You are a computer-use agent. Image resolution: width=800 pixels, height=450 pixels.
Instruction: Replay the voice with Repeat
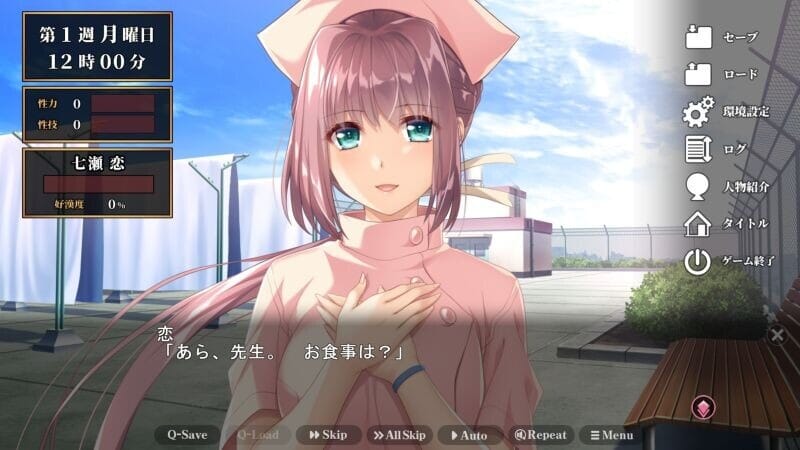pos(540,435)
